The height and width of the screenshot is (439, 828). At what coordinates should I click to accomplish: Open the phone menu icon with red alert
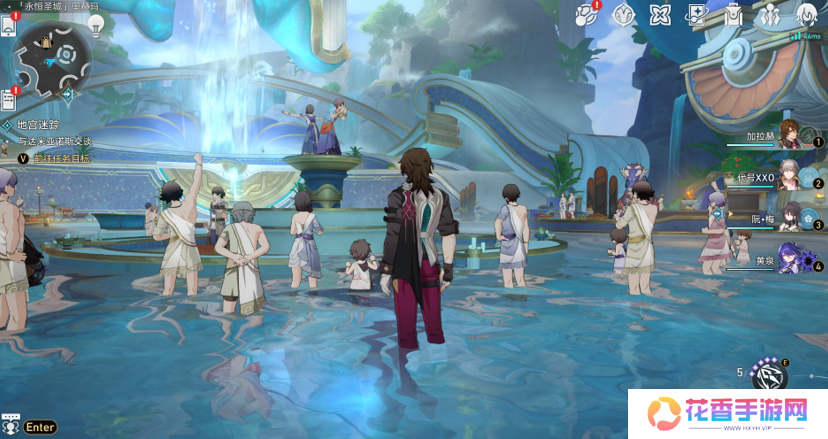click(9, 25)
